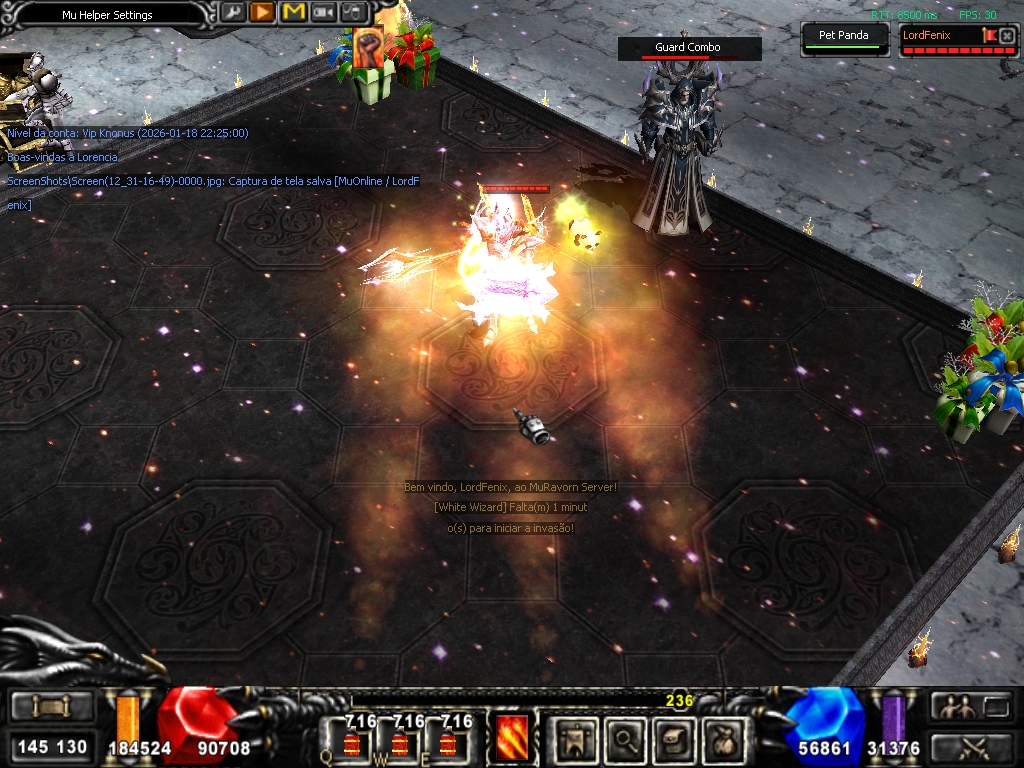
Task: Open the scroll menu button above coordinates
Action: [x=52, y=708]
